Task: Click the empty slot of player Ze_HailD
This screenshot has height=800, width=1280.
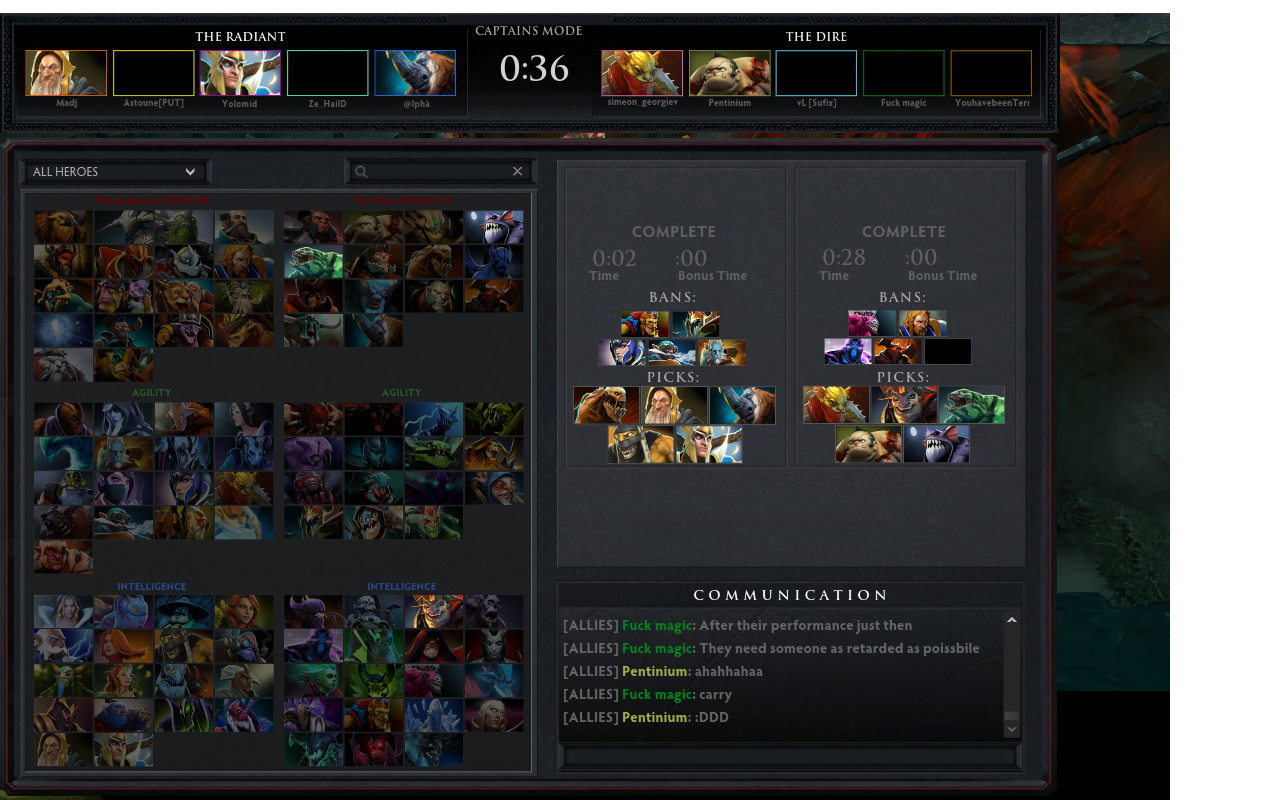Action: pos(328,73)
